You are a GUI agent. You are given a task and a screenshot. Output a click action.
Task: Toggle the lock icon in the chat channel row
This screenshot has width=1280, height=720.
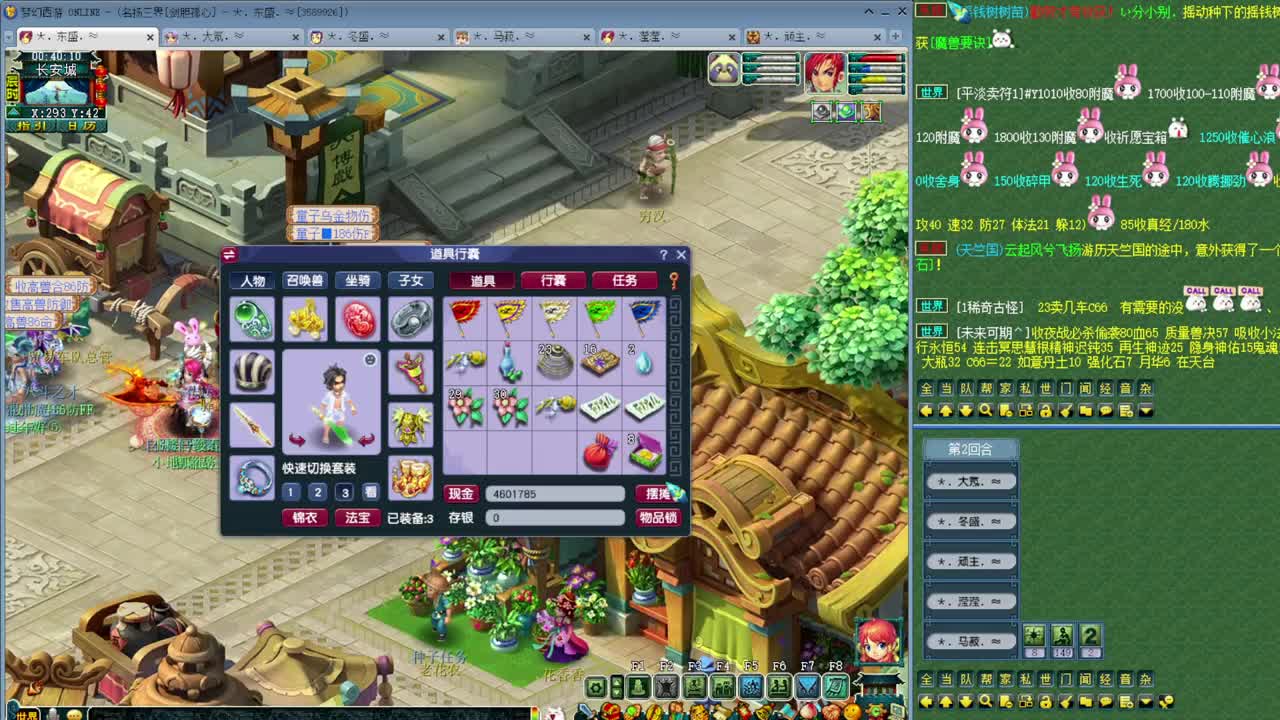coord(1046,410)
